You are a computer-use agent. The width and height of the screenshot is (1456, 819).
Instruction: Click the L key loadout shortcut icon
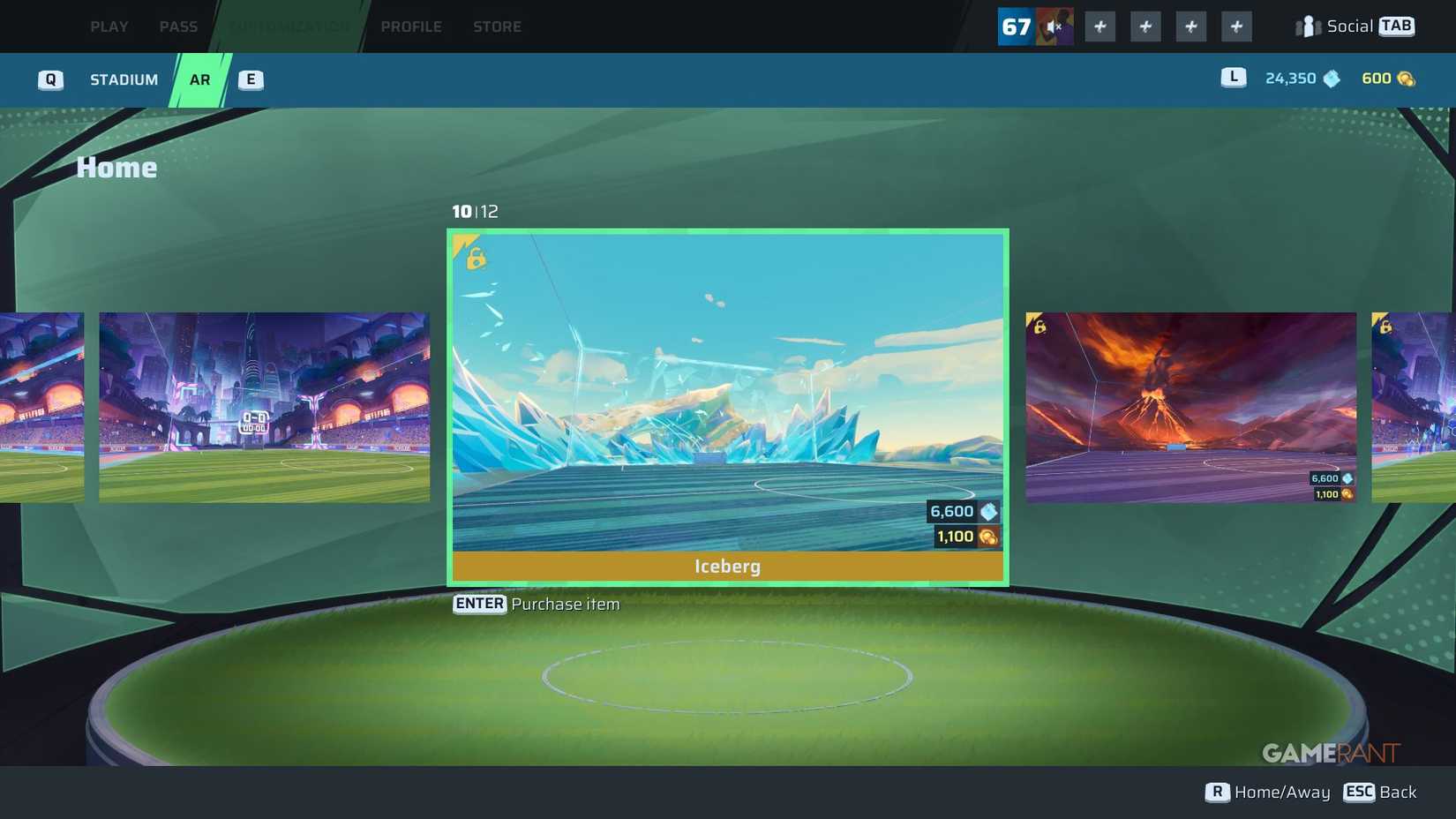(x=1232, y=79)
